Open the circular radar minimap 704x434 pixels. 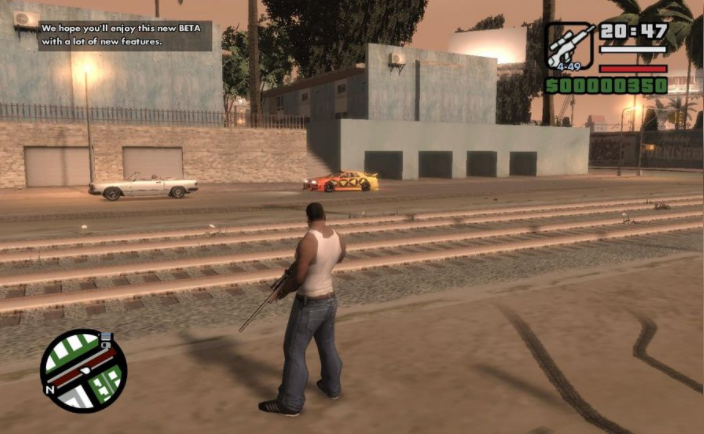click(83, 371)
